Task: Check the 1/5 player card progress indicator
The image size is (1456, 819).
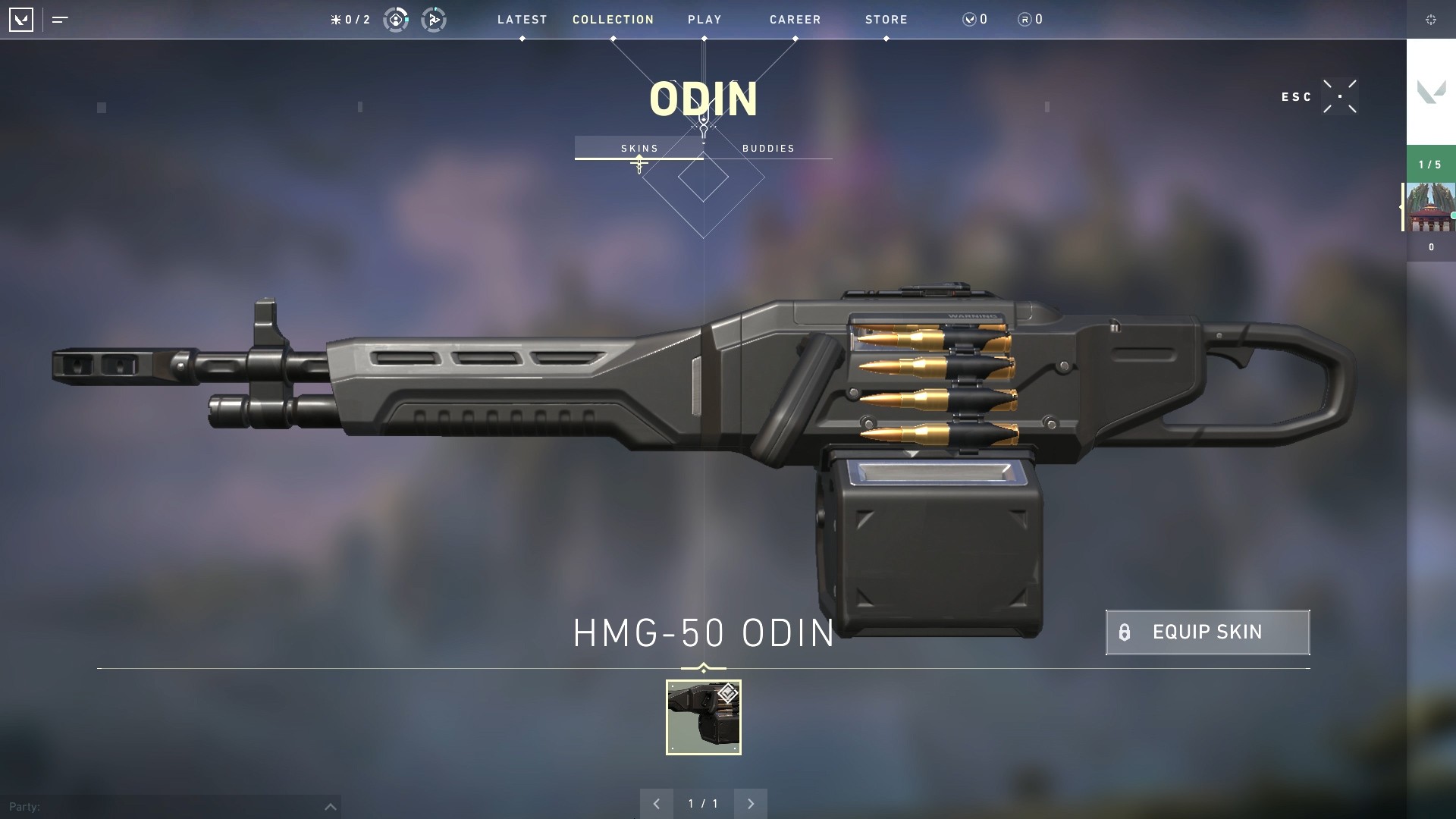Action: pos(1430,164)
